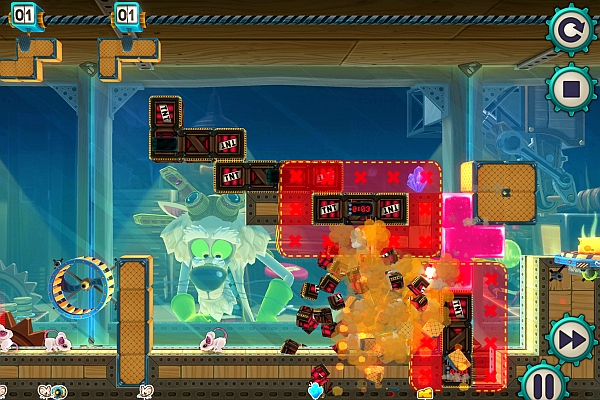Activate the fast-forward button
Image resolution: width=600 pixels, height=400 pixels.
571,337
